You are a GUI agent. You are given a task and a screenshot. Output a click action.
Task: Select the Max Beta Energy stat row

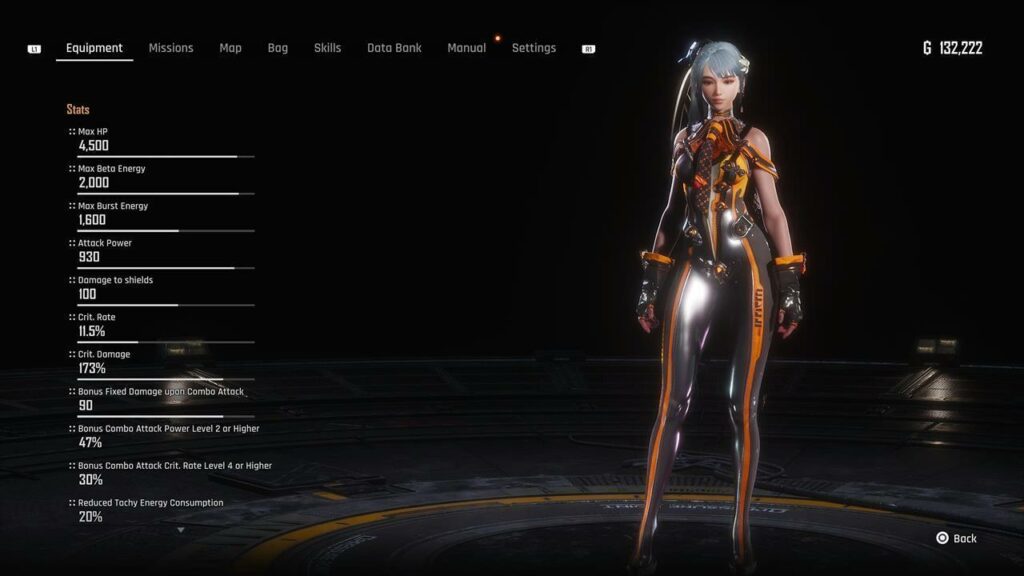pos(160,177)
